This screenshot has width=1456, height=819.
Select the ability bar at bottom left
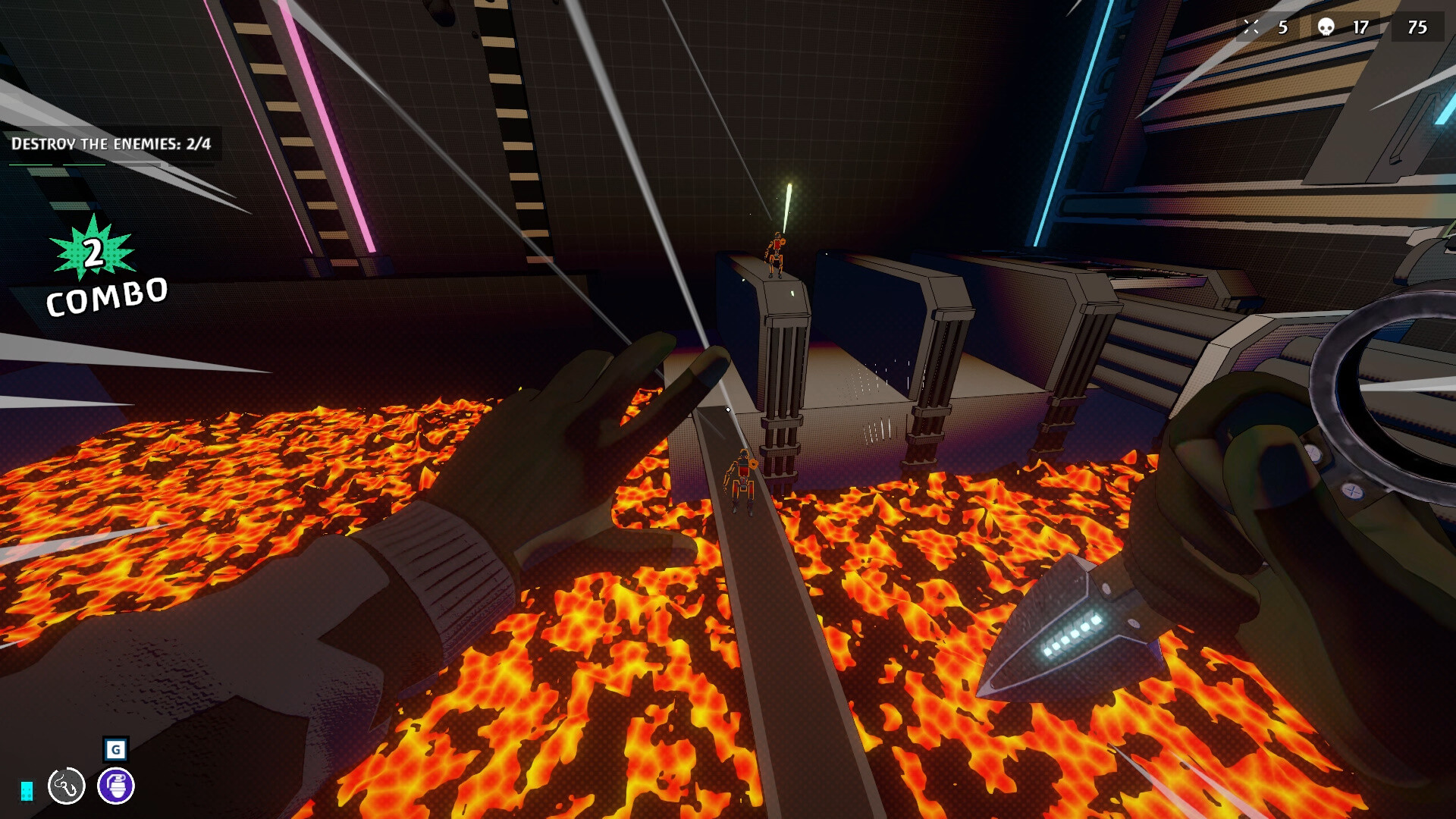[89, 786]
